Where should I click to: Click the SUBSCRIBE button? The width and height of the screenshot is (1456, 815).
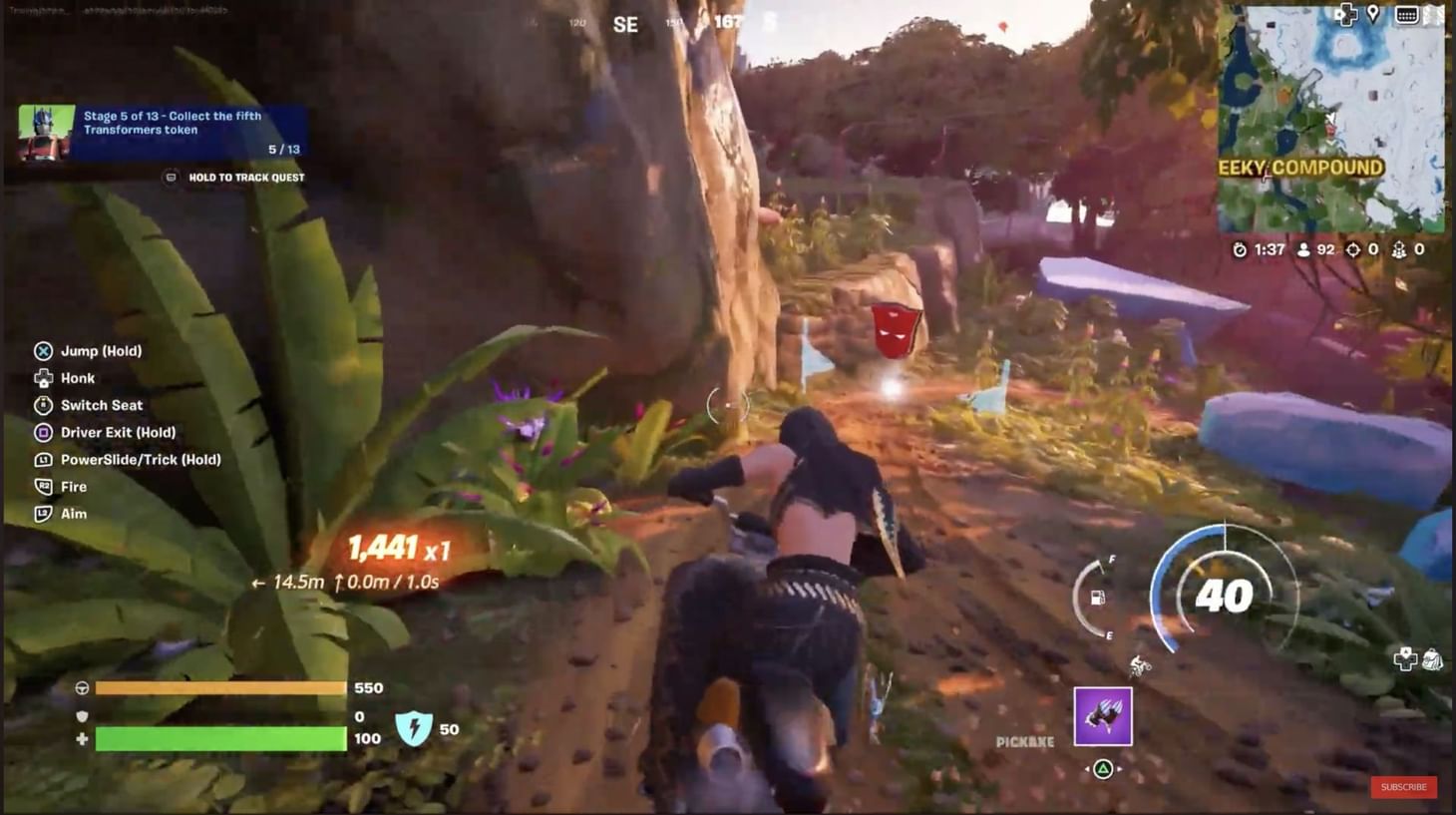click(x=1403, y=787)
